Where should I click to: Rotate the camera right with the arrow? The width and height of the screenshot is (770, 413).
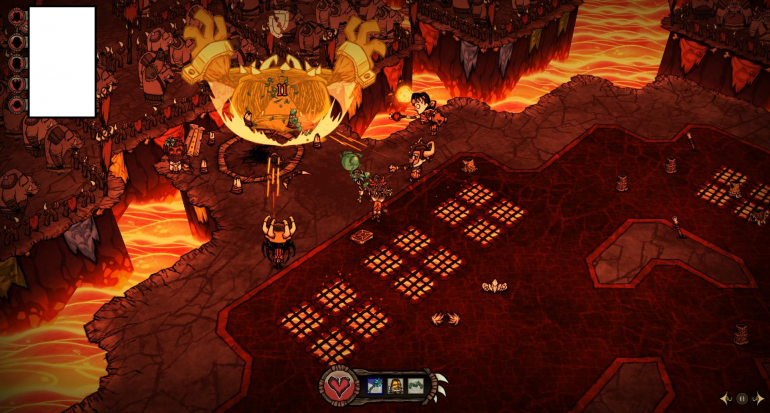coord(758,398)
